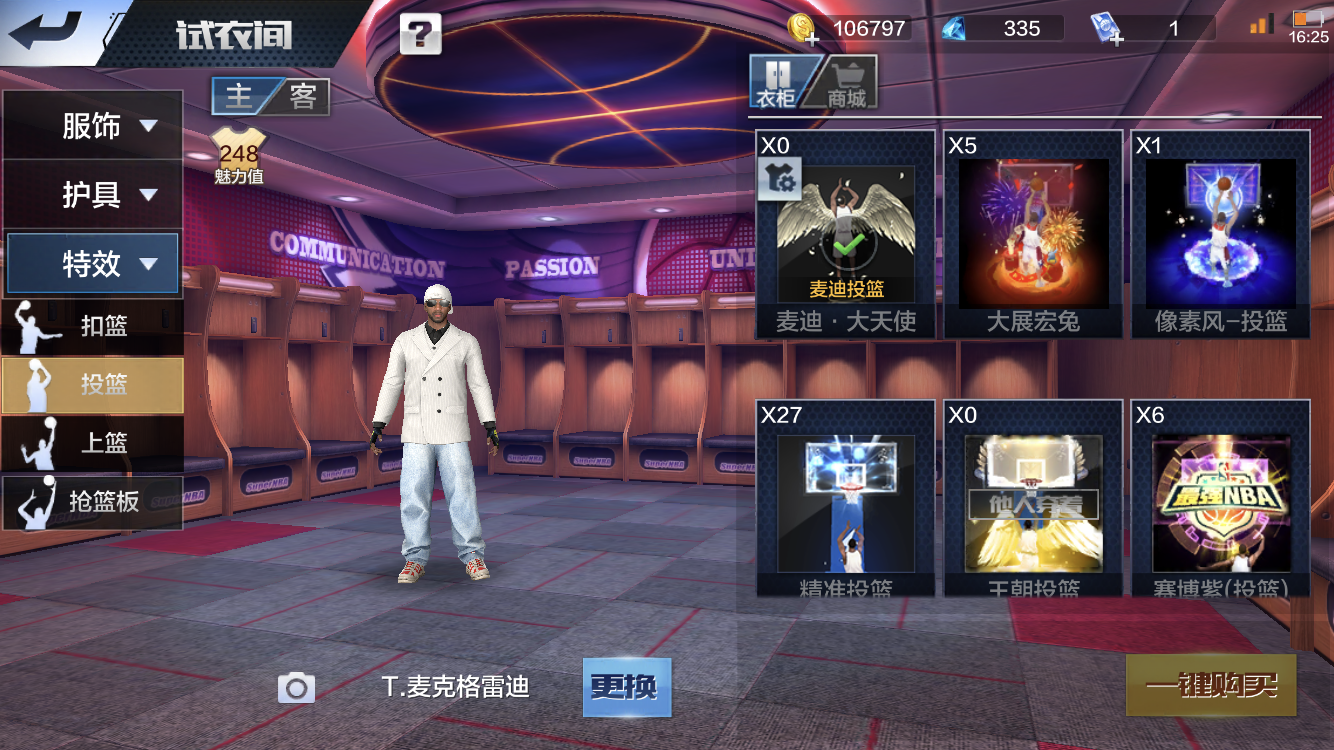Select the 大展宏兔 fireworks effect
1334x750 pixels.
pos(1033,235)
